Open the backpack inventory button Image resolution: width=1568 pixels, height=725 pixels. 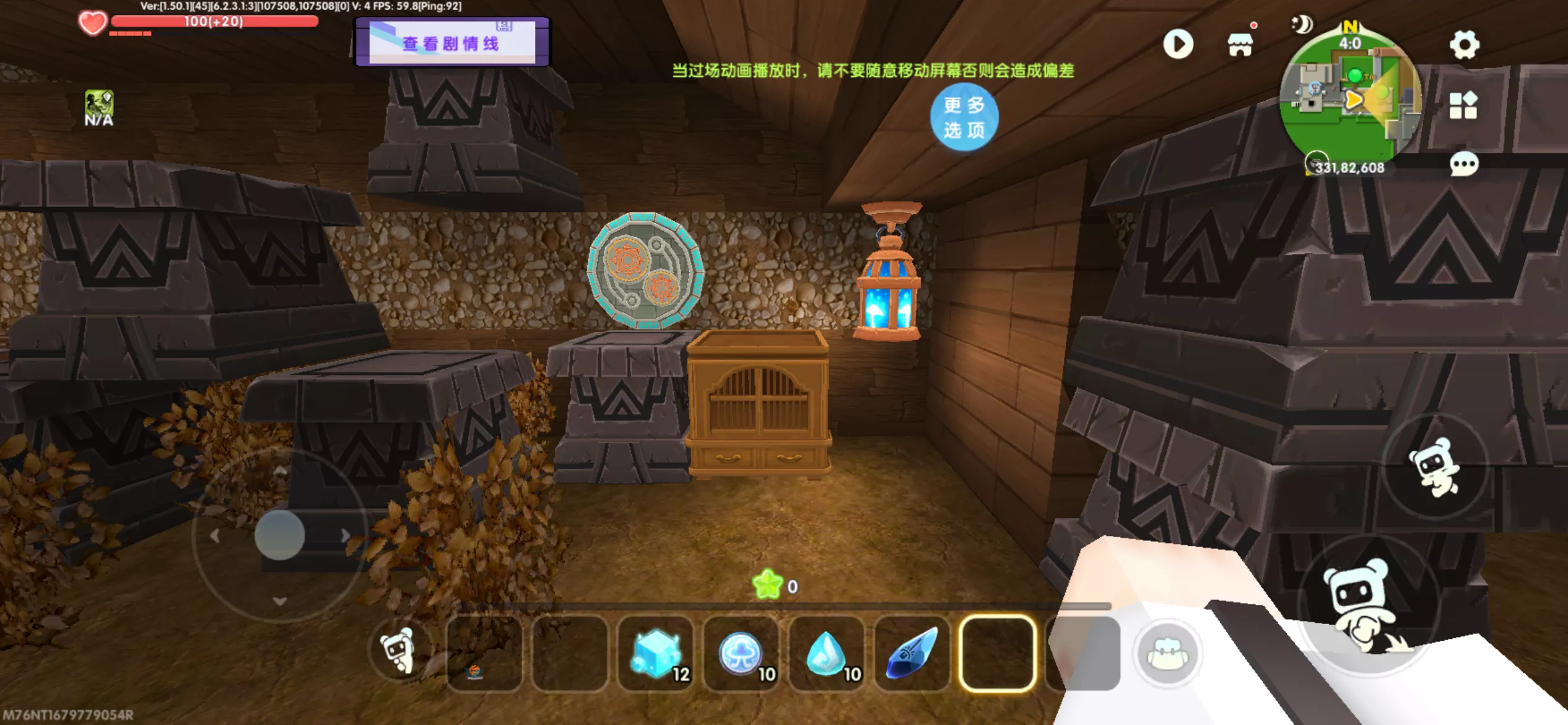1167,654
